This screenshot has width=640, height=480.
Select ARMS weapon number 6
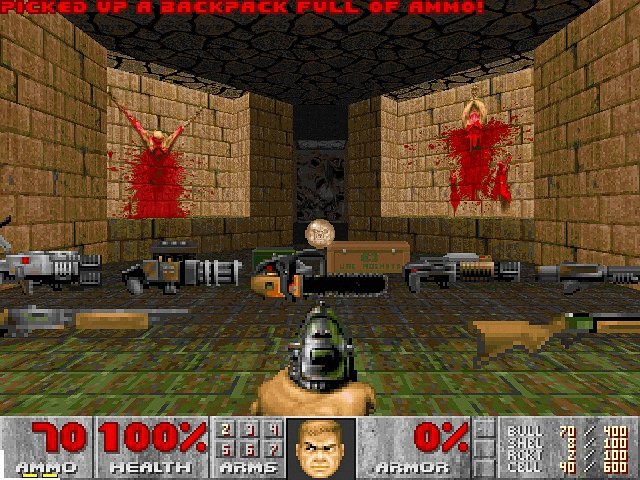(249, 449)
